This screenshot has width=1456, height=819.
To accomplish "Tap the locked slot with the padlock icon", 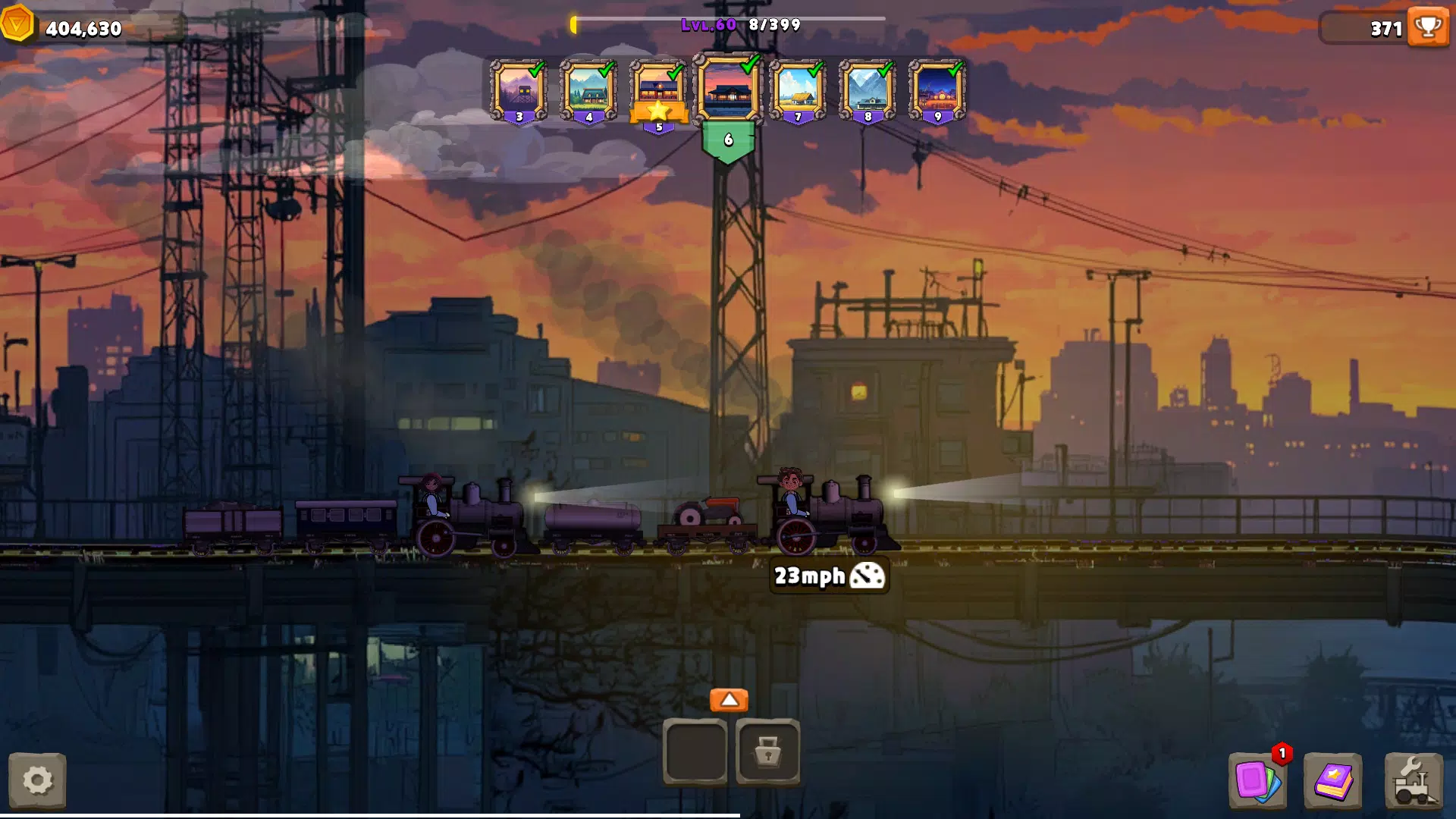I will pos(770,752).
